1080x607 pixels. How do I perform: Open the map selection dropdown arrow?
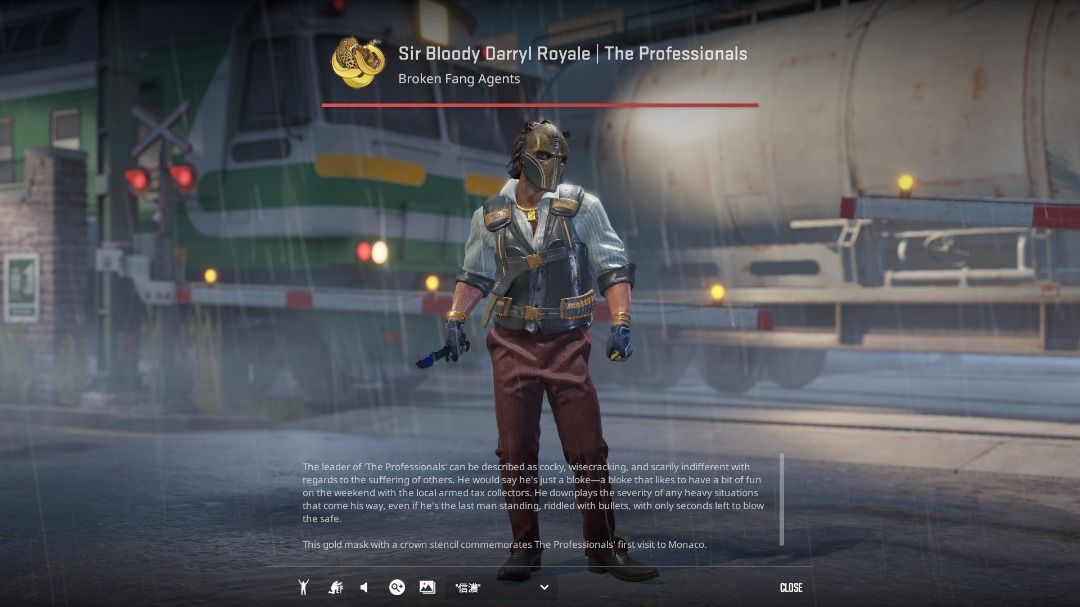click(544, 587)
